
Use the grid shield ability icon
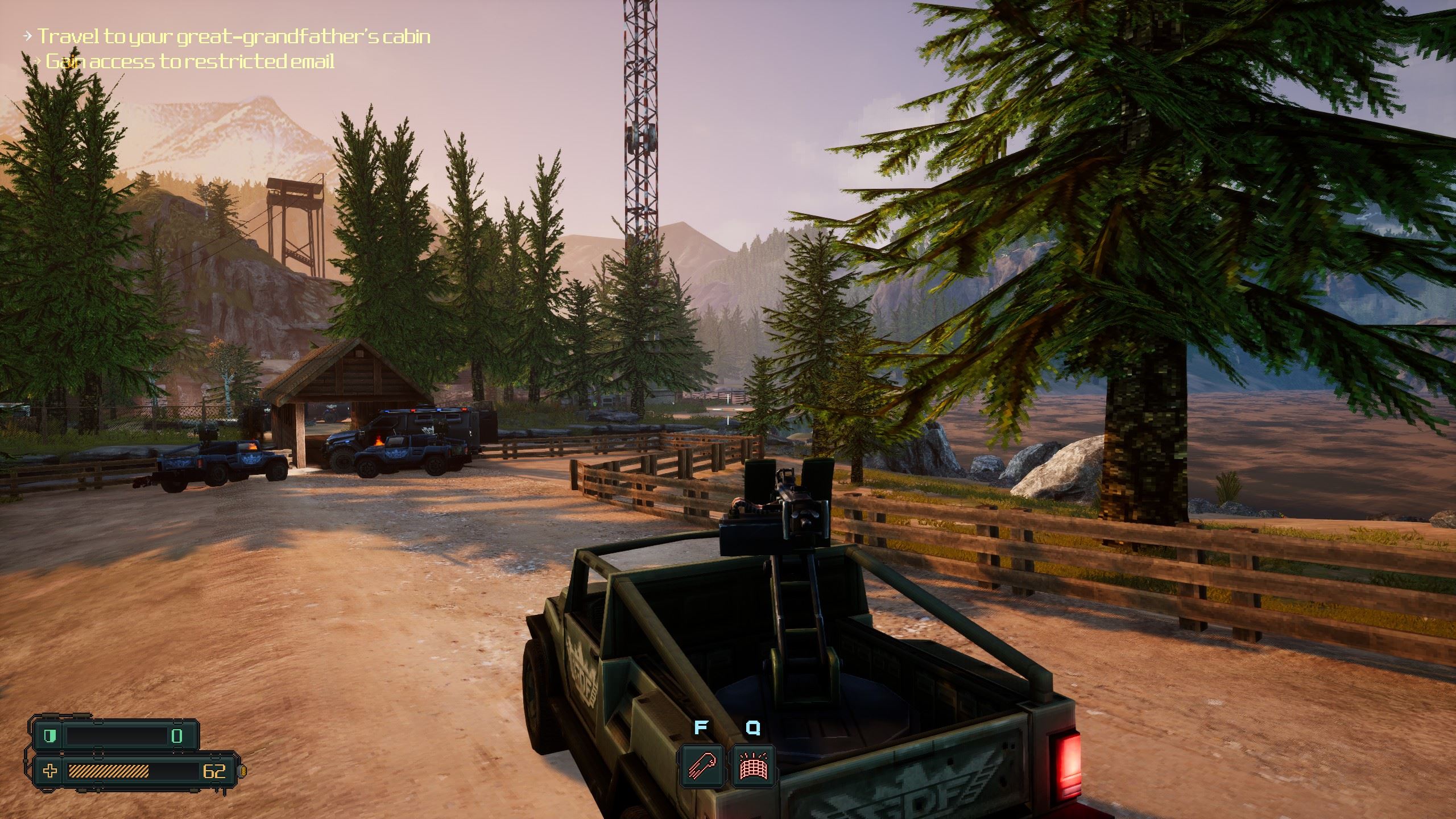pyautogui.click(x=753, y=766)
